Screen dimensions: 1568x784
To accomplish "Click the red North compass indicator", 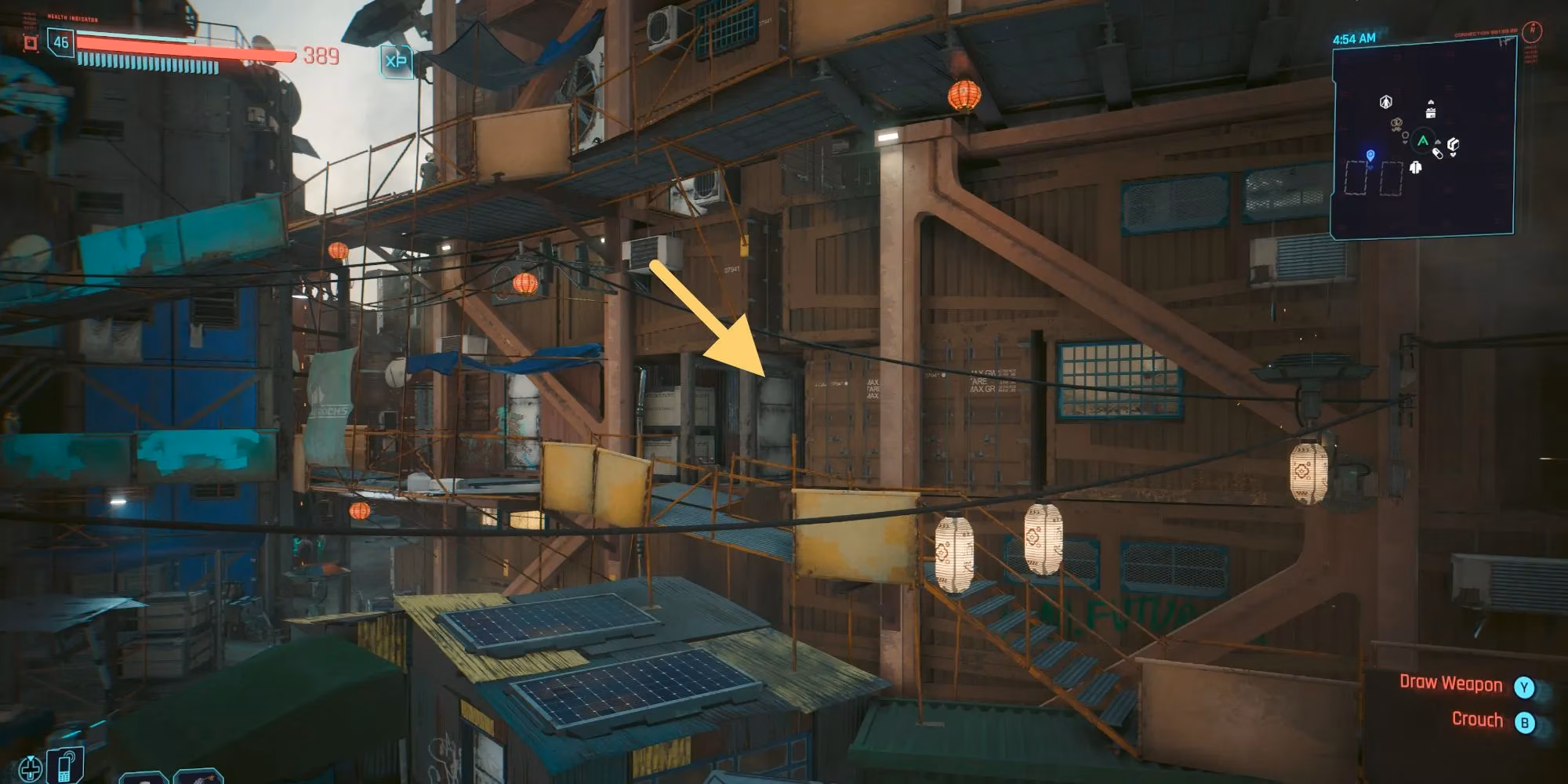I will (1532, 30).
